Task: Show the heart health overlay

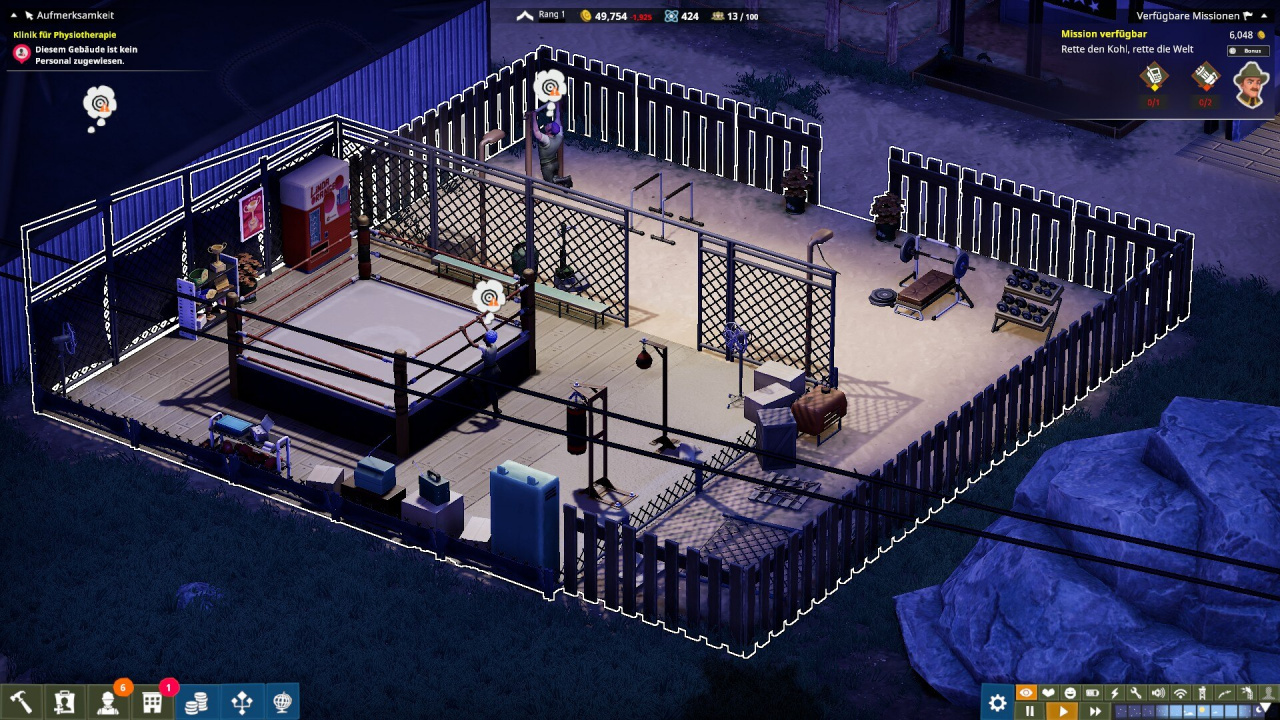Action: (1048, 693)
